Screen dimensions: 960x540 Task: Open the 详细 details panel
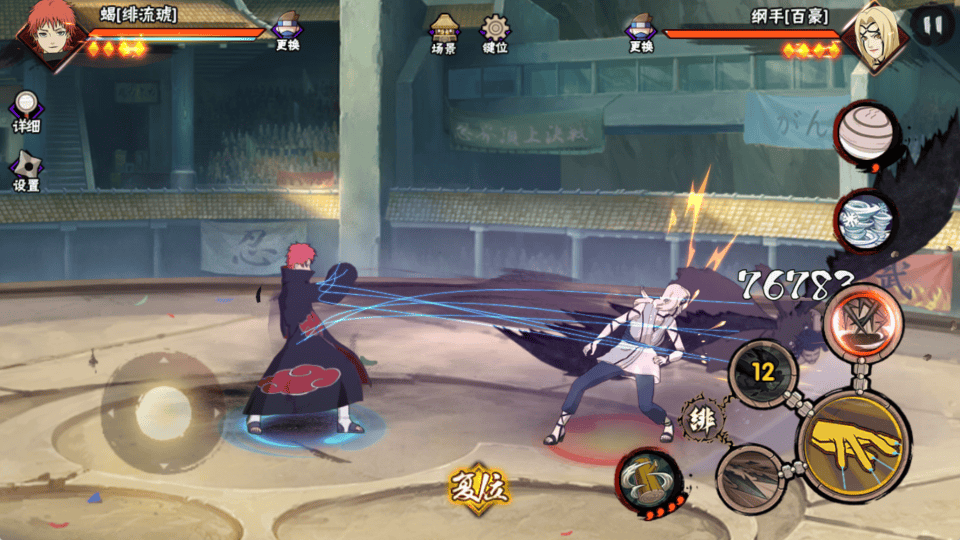pyautogui.click(x=26, y=112)
